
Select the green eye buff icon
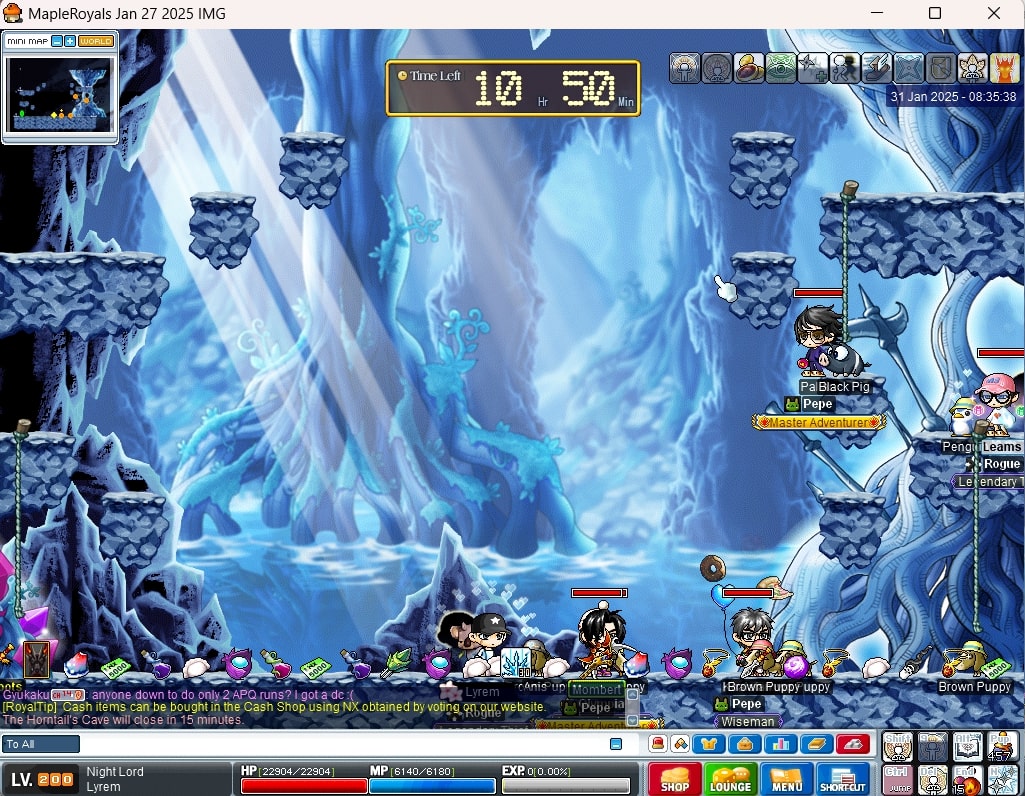781,68
